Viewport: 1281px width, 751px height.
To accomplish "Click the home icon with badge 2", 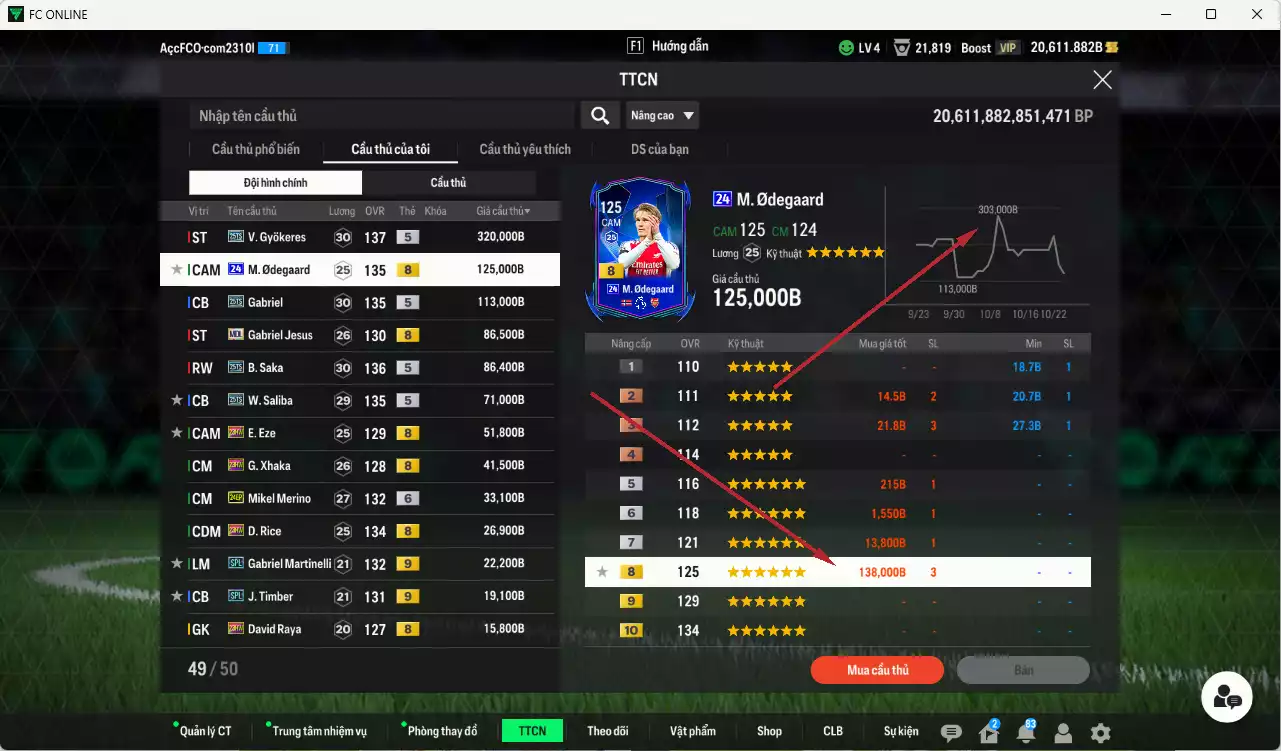I will click(988, 733).
